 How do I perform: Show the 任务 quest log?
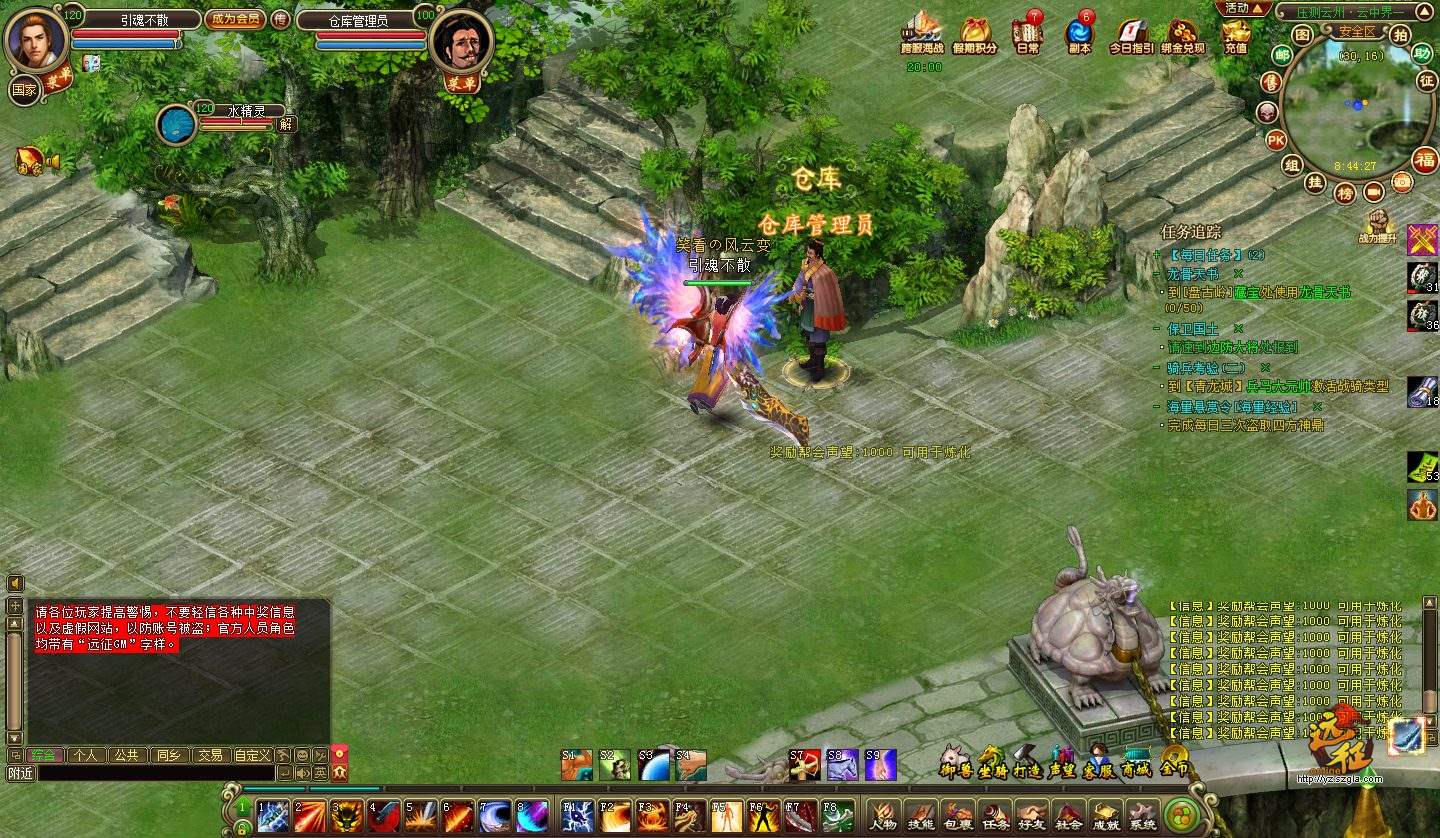coord(994,815)
